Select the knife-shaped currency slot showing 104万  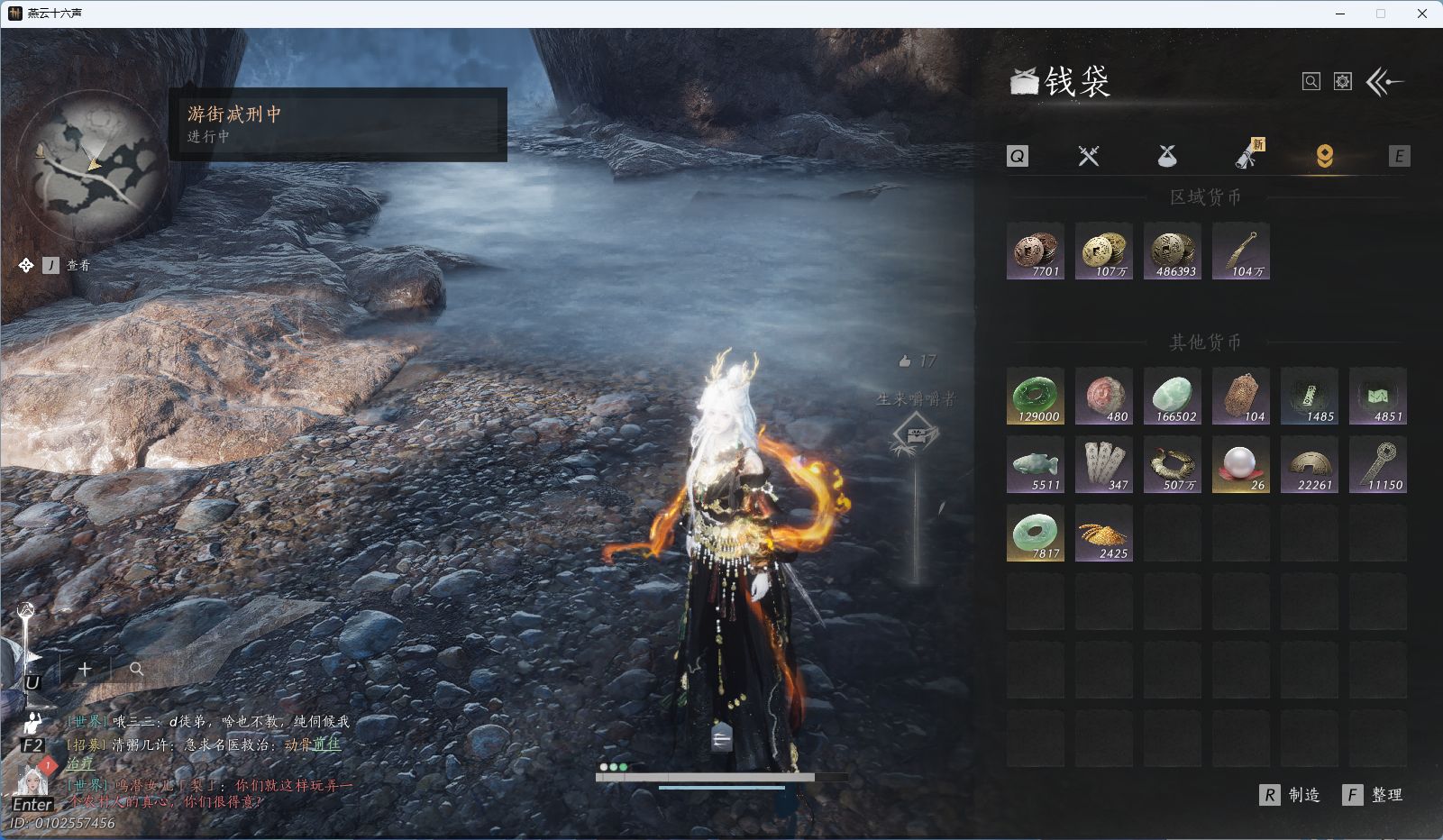(x=1241, y=251)
